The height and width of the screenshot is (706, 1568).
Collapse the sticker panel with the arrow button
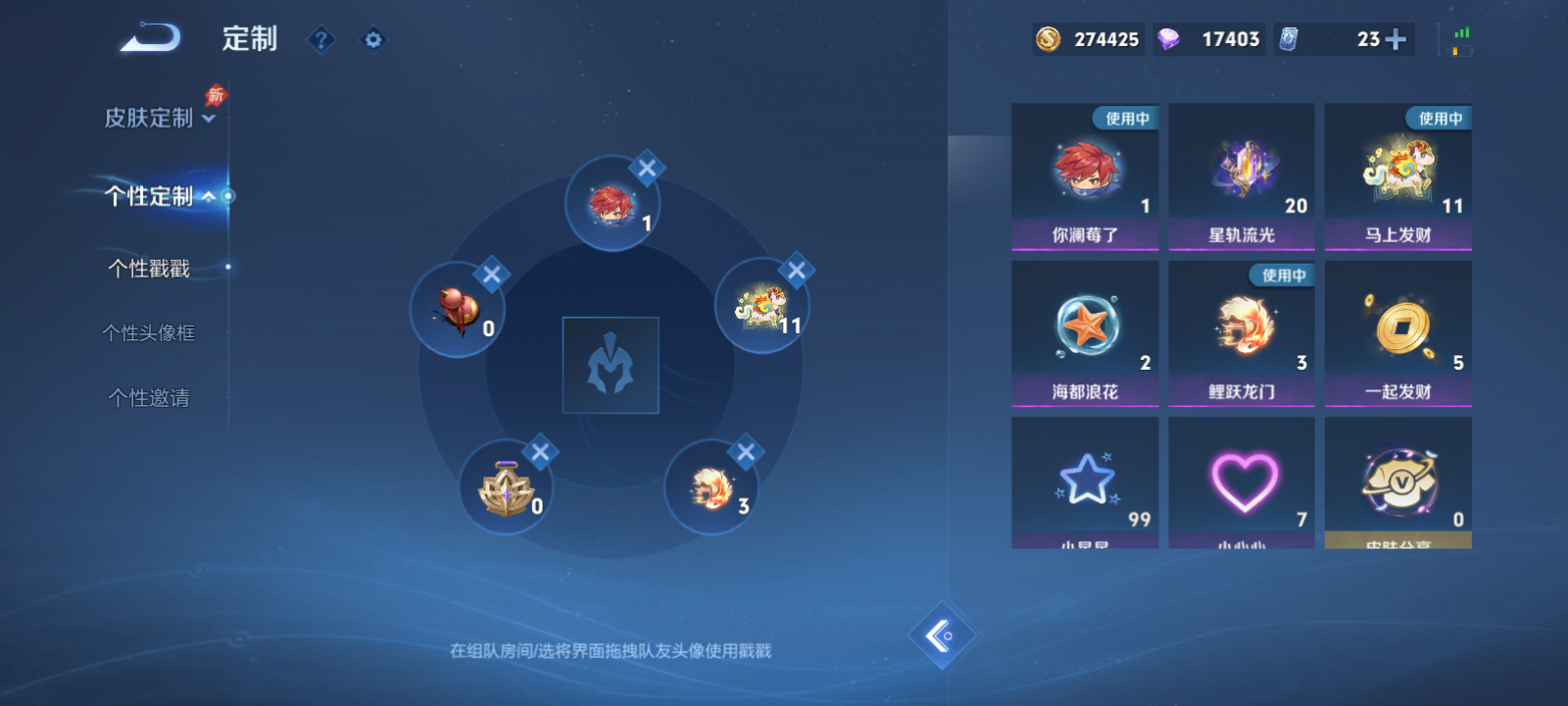(x=942, y=634)
